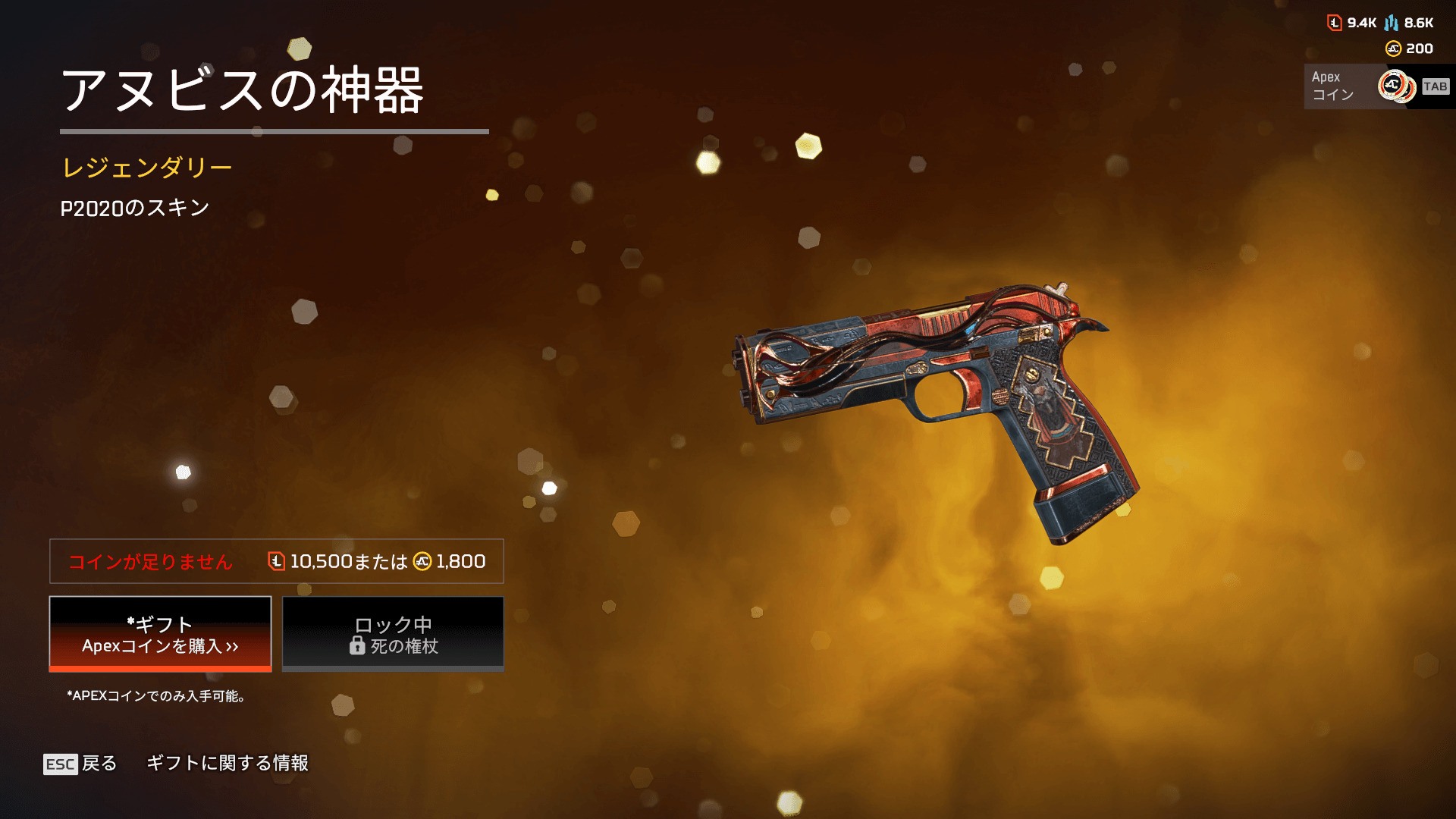Buy Apex Coins via the gift button
1456x819 pixels.
[160, 634]
